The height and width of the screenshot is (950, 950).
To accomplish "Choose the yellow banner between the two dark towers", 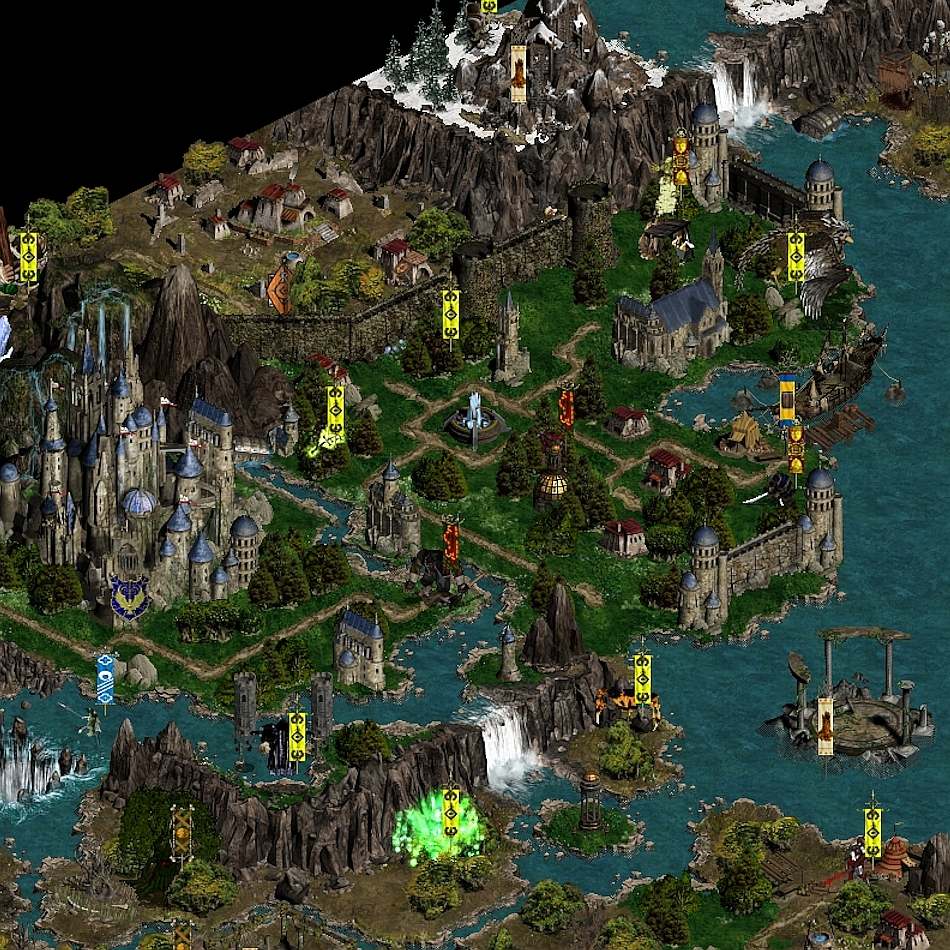I will [297, 736].
